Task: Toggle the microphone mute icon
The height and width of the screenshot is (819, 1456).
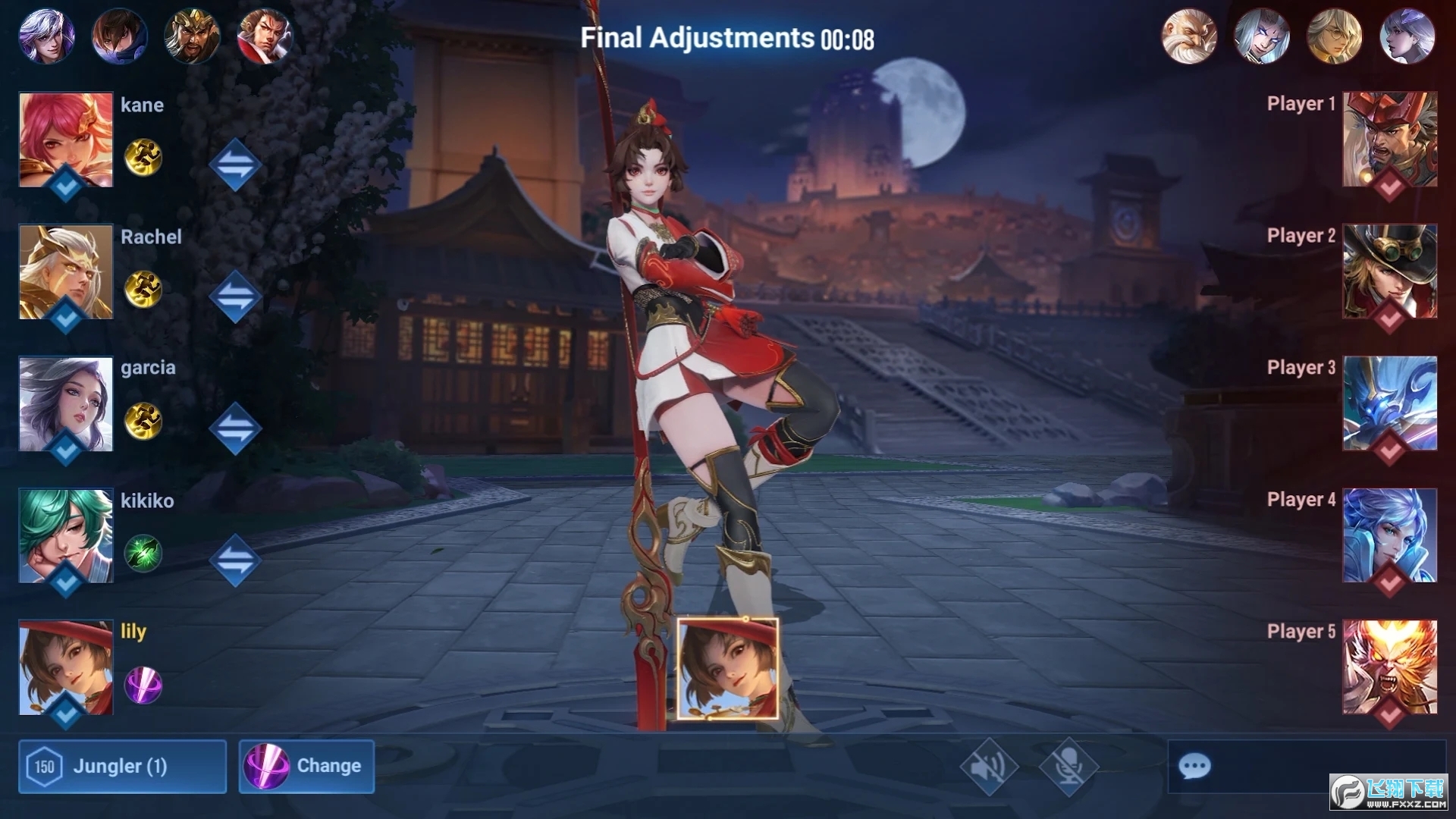Action: (x=1068, y=766)
